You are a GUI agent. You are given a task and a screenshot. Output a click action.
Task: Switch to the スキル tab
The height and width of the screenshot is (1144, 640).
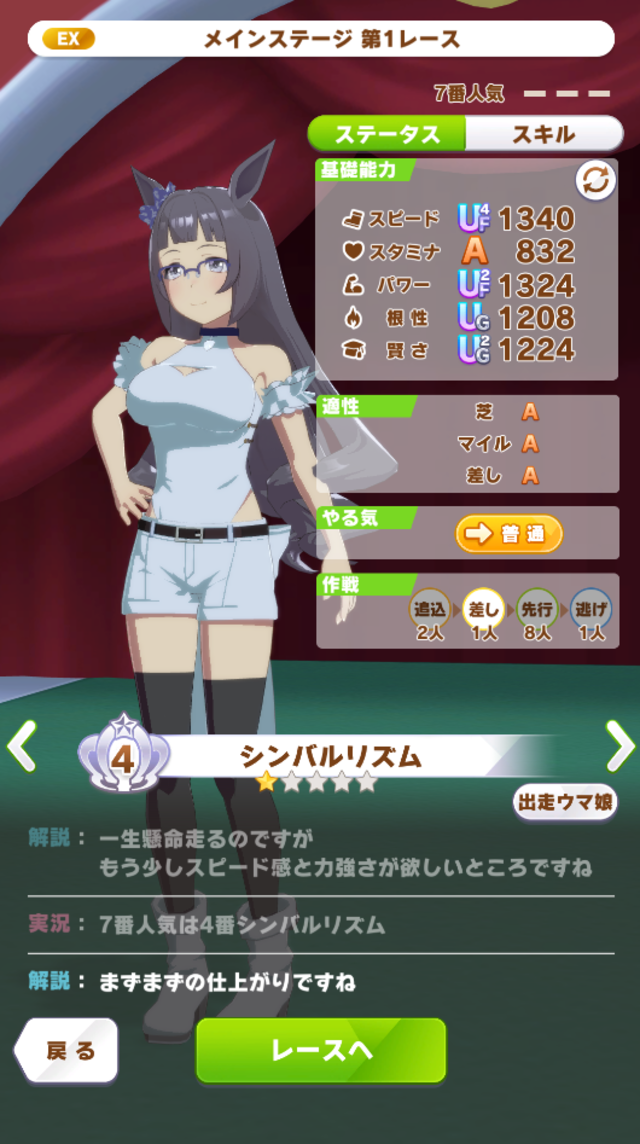(543, 134)
